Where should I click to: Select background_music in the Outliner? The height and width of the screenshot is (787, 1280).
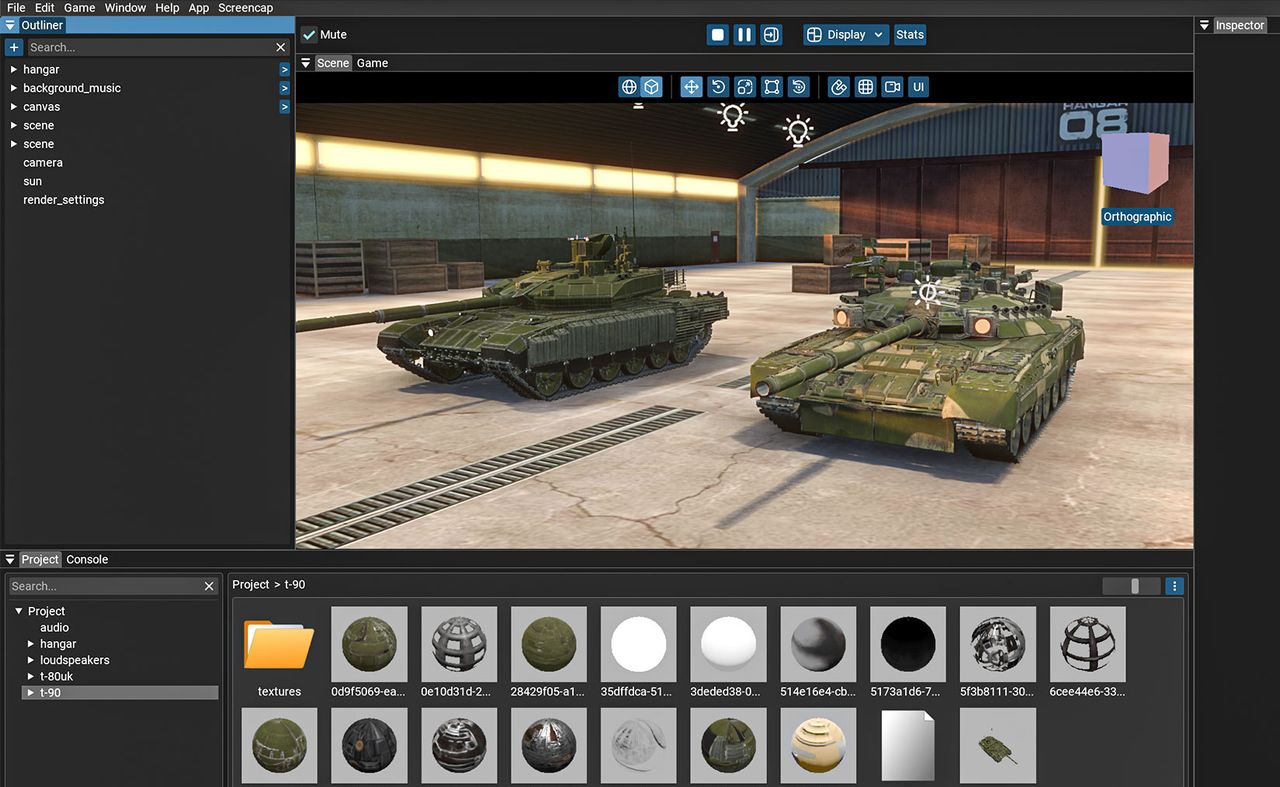point(72,88)
